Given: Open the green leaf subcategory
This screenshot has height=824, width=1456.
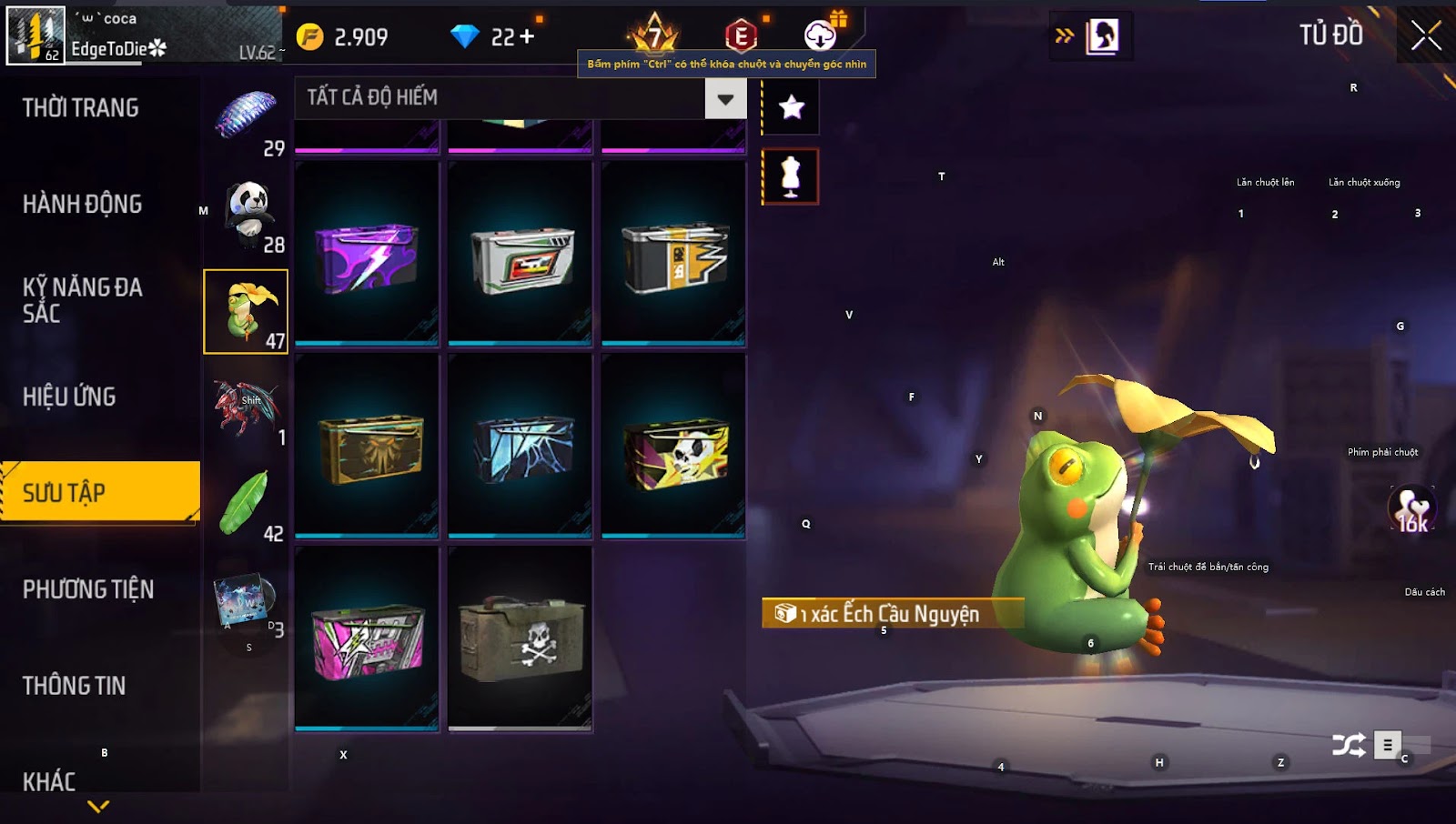Looking at the screenshot, I should pyautogui.click(x=246, y=505).
